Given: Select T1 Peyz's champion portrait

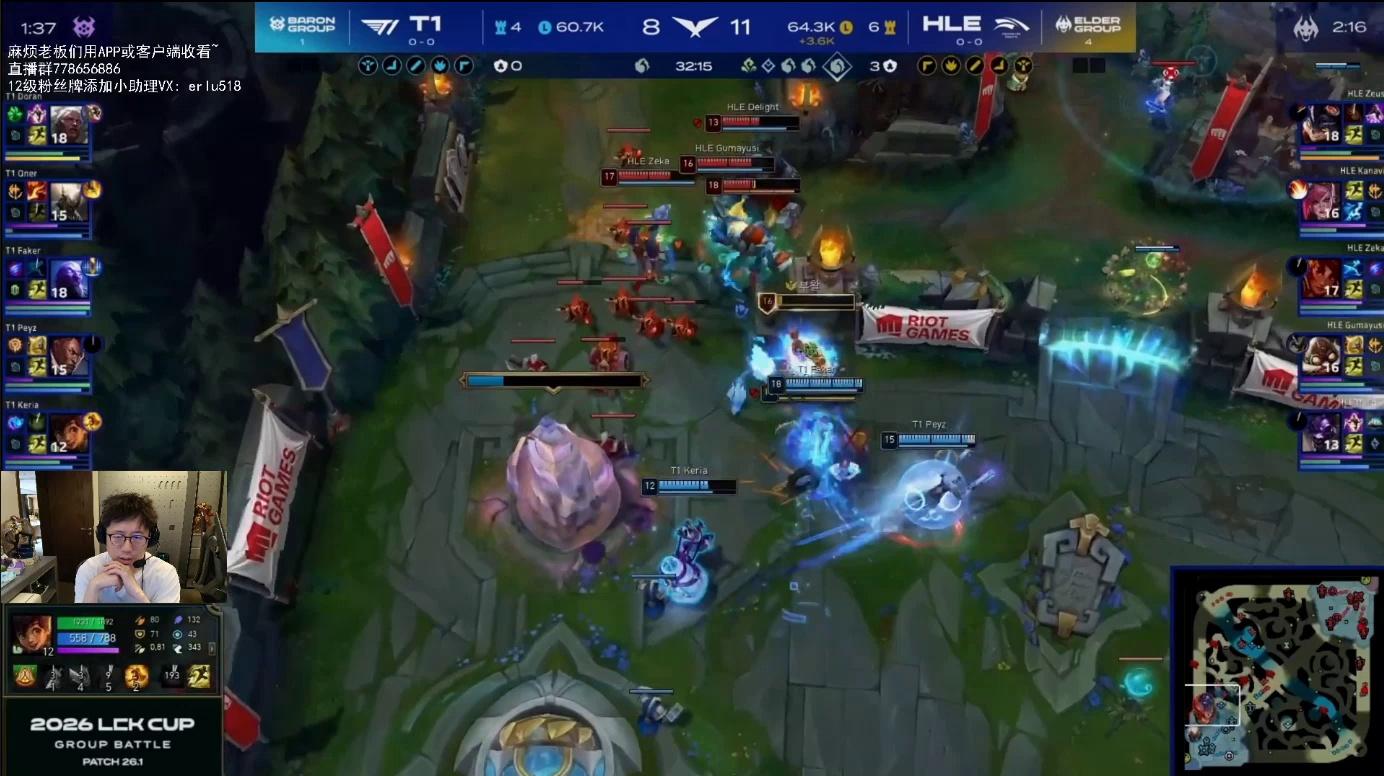Looking at the screenshot, I should (x=65, y=356).
